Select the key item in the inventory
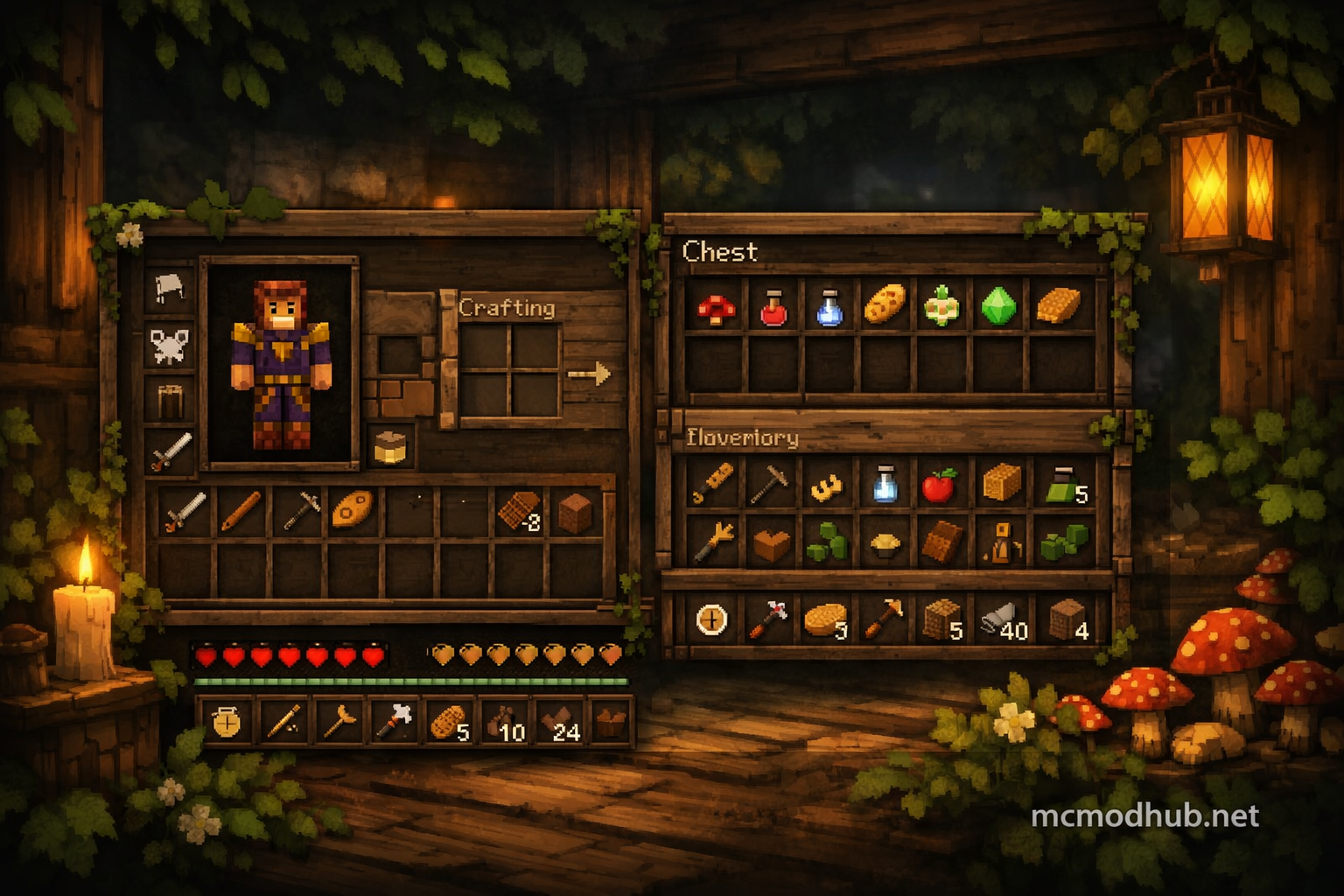 [x=714, y=483]
